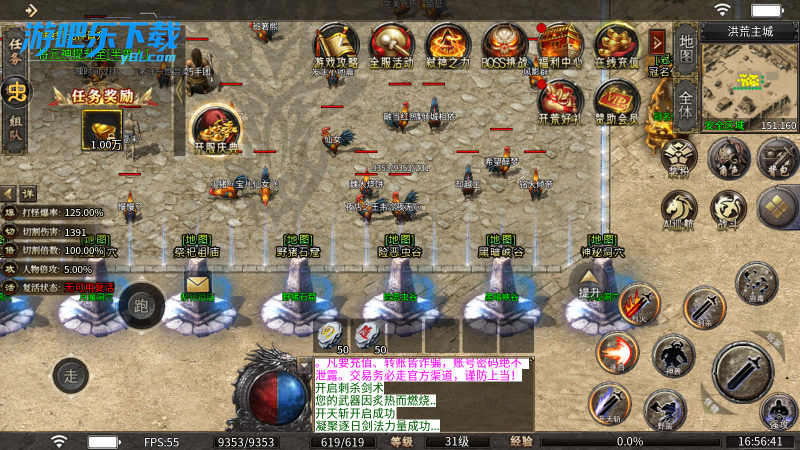
Task: Open the 游戏攻略 game guide
Action: [x=336, y=45]
